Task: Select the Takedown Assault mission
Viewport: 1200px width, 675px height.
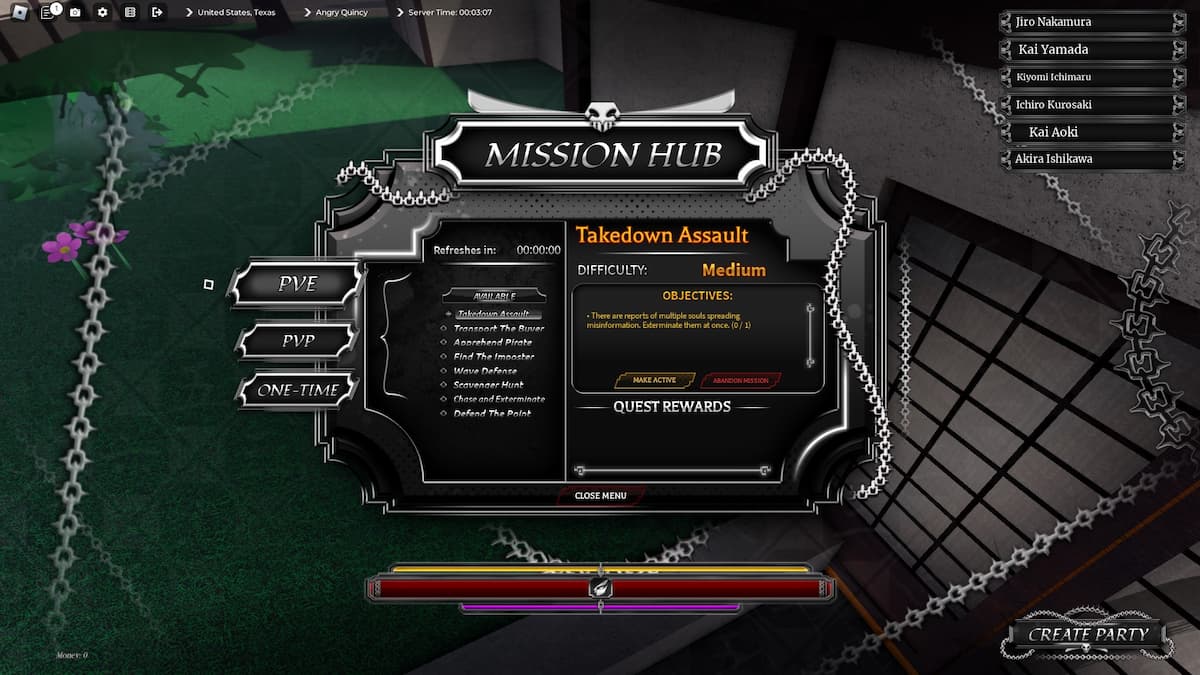Action: pos(493,314)
